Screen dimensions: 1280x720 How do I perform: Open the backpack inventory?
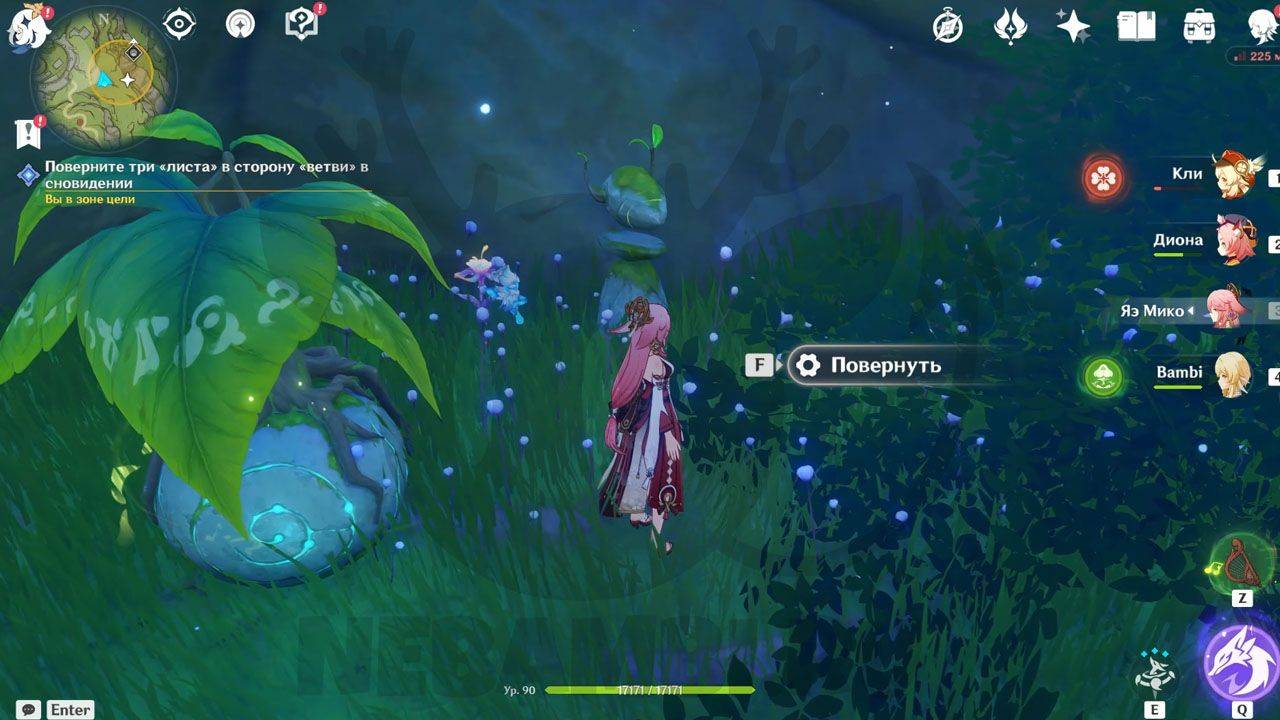coord(1198,27)
